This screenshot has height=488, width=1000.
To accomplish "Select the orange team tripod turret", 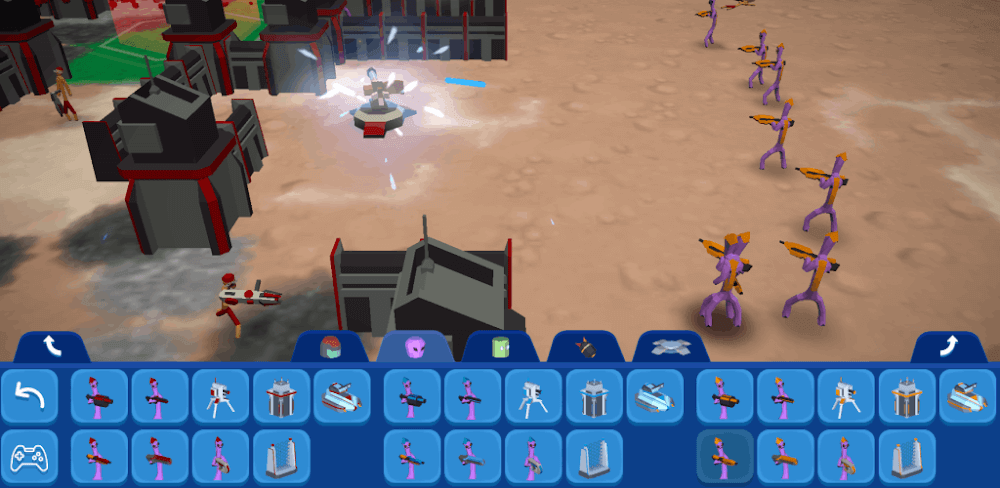I will 846,397.
